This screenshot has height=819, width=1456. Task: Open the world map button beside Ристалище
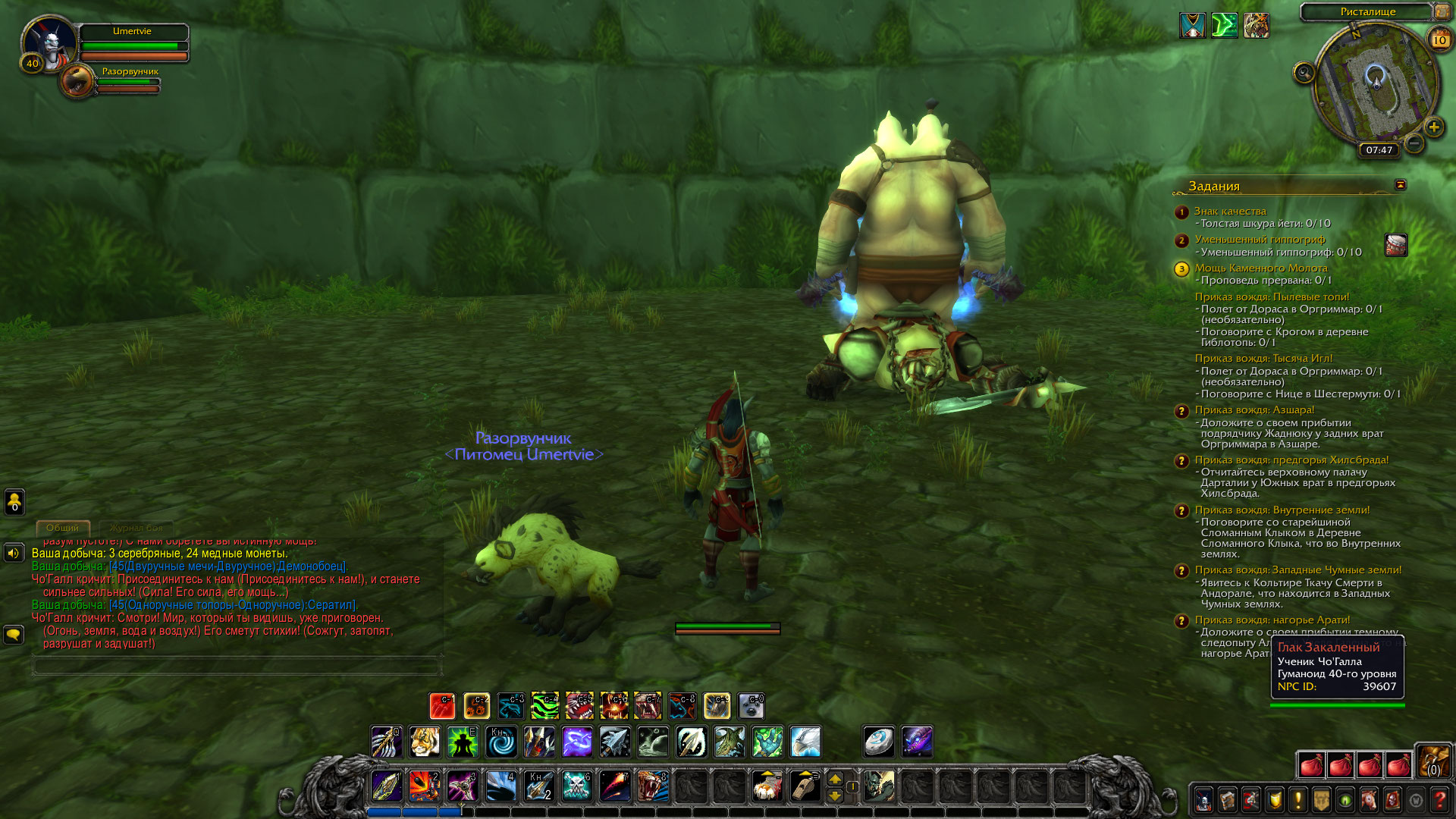pyautogui.click(x=1442, y=11)
